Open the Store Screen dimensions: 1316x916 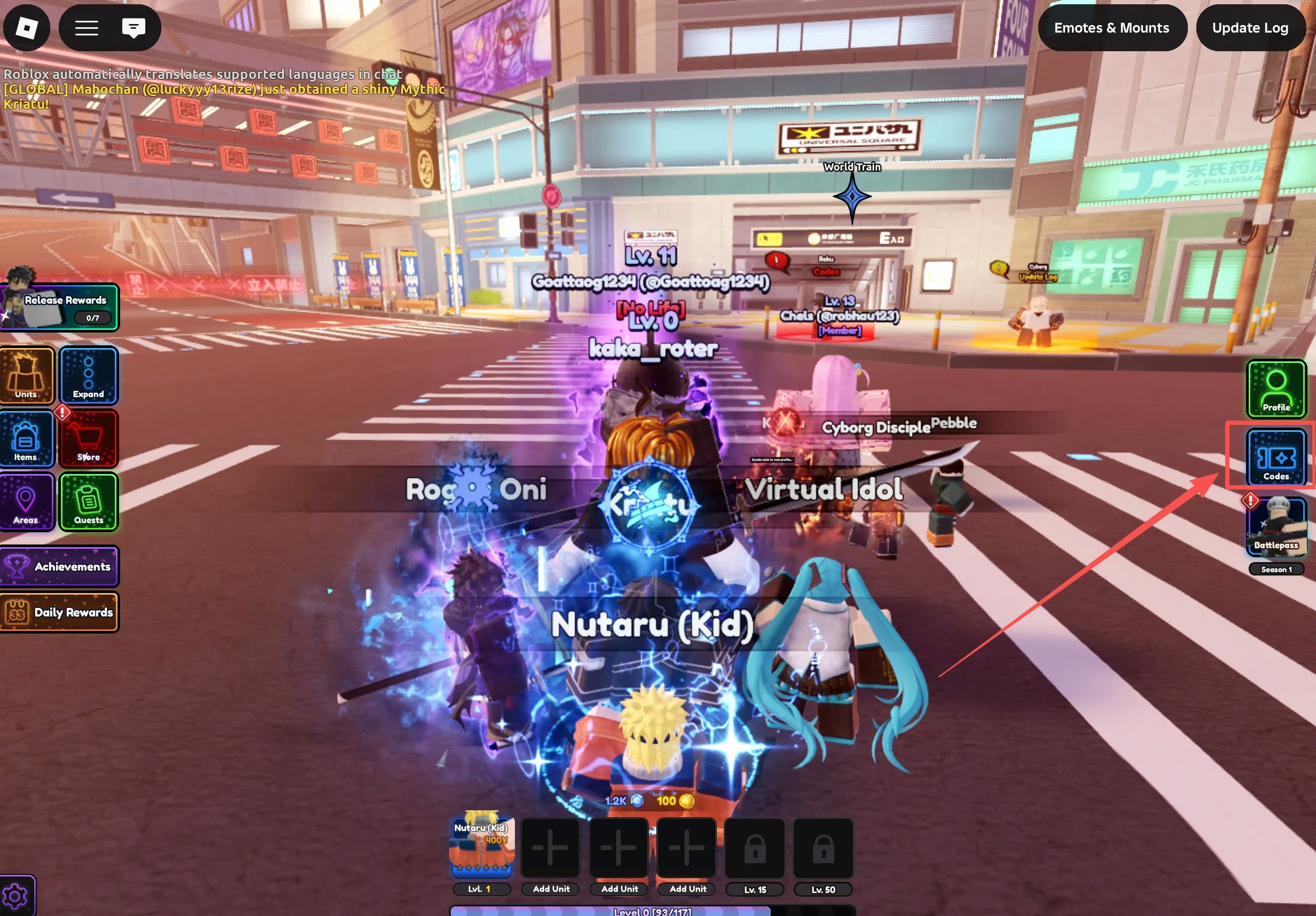88,439
